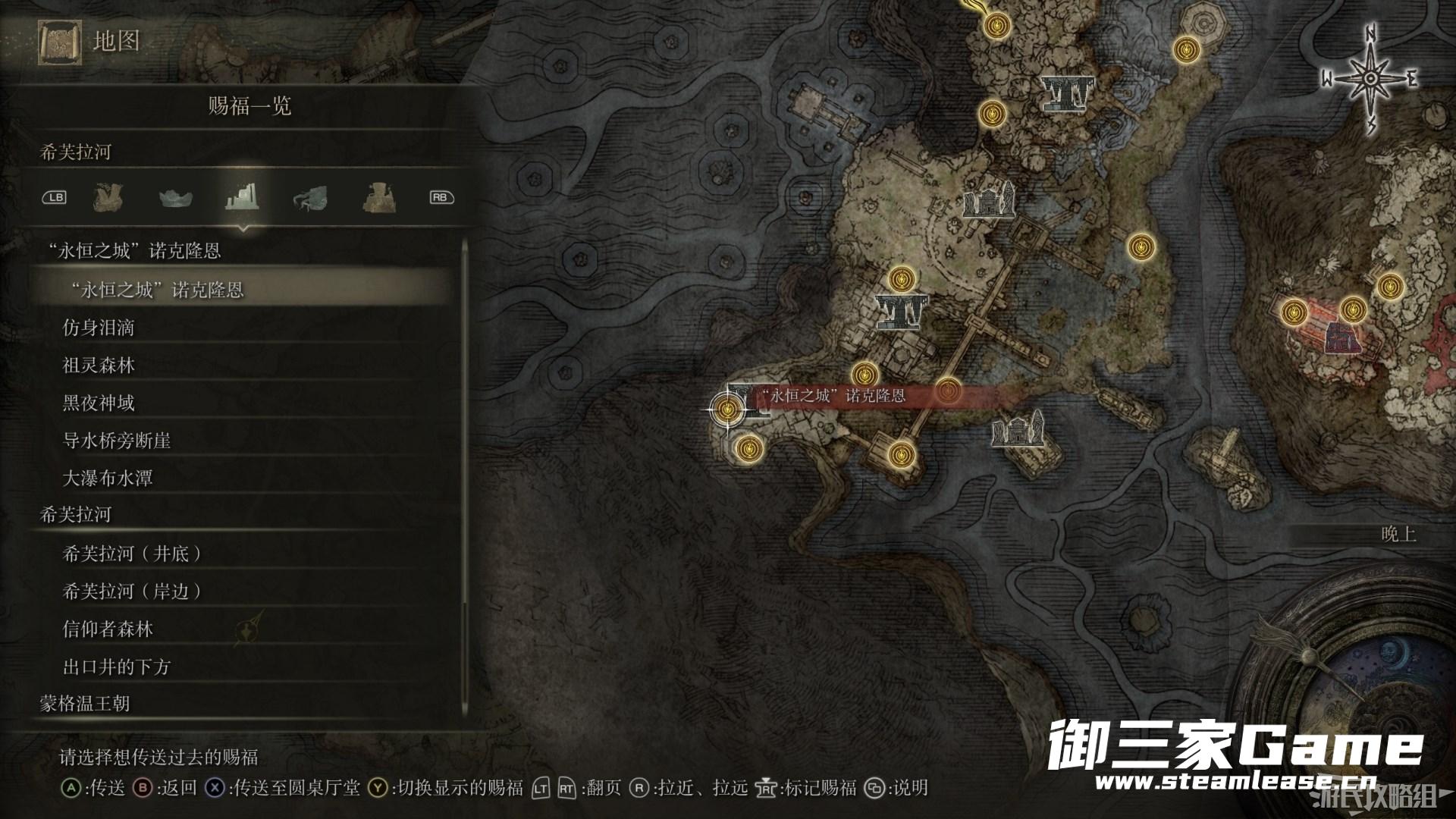Image resolution: width=1456 pixels, height=819 pixels.
Task: Select 希芙拉河（岸边）grace entry
Action: 132,591
